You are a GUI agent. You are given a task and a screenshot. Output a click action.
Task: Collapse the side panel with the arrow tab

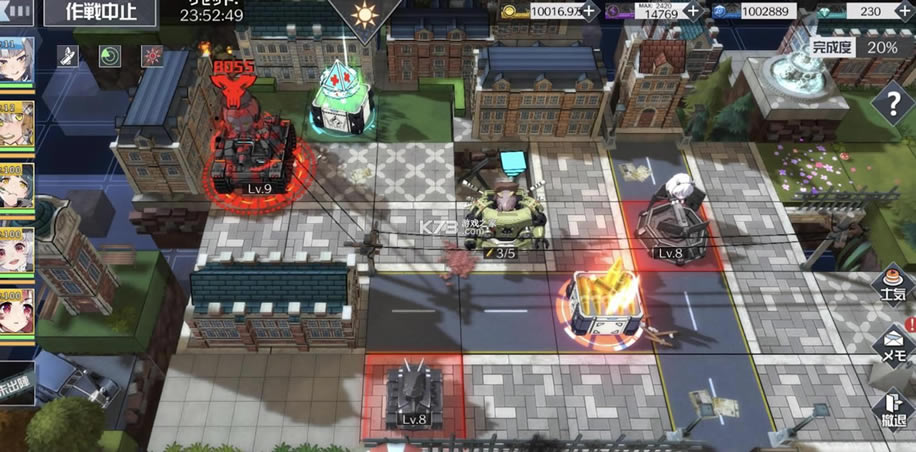point(14,10)
